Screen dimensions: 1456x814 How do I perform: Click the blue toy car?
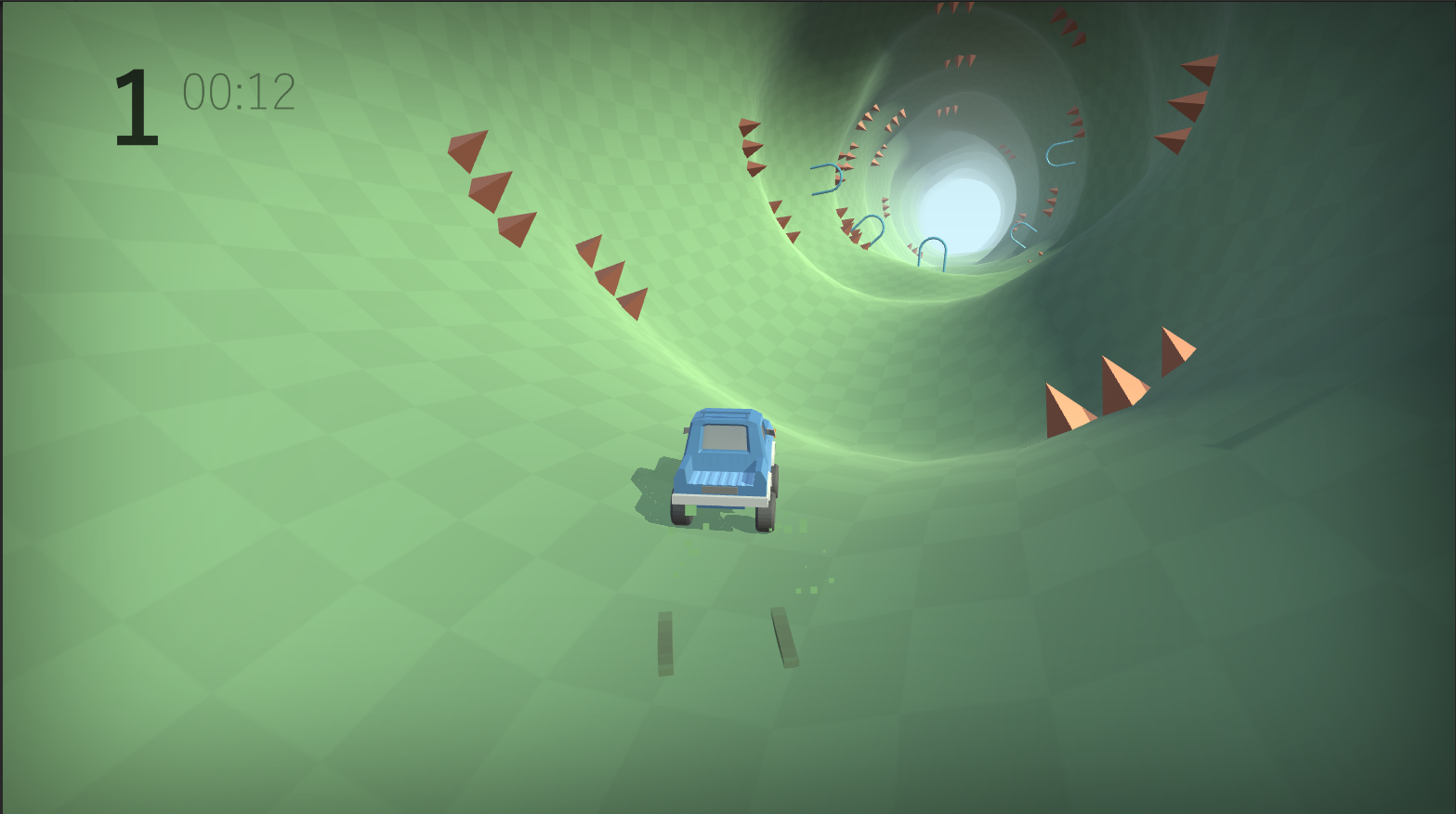pyautogui.click(x=725, y=465)
